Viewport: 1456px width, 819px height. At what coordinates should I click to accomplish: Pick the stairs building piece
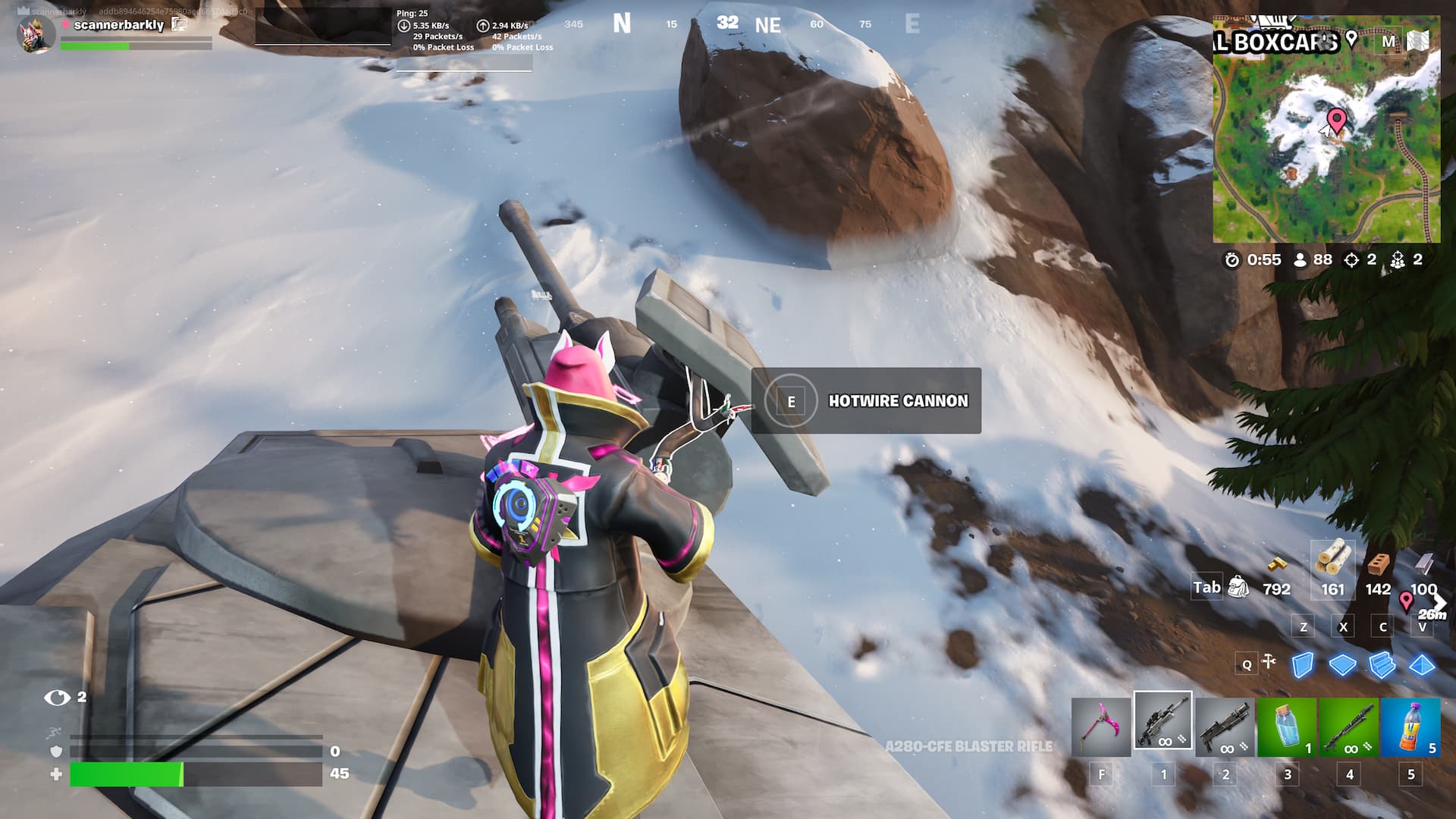(x=1382, y=665)
